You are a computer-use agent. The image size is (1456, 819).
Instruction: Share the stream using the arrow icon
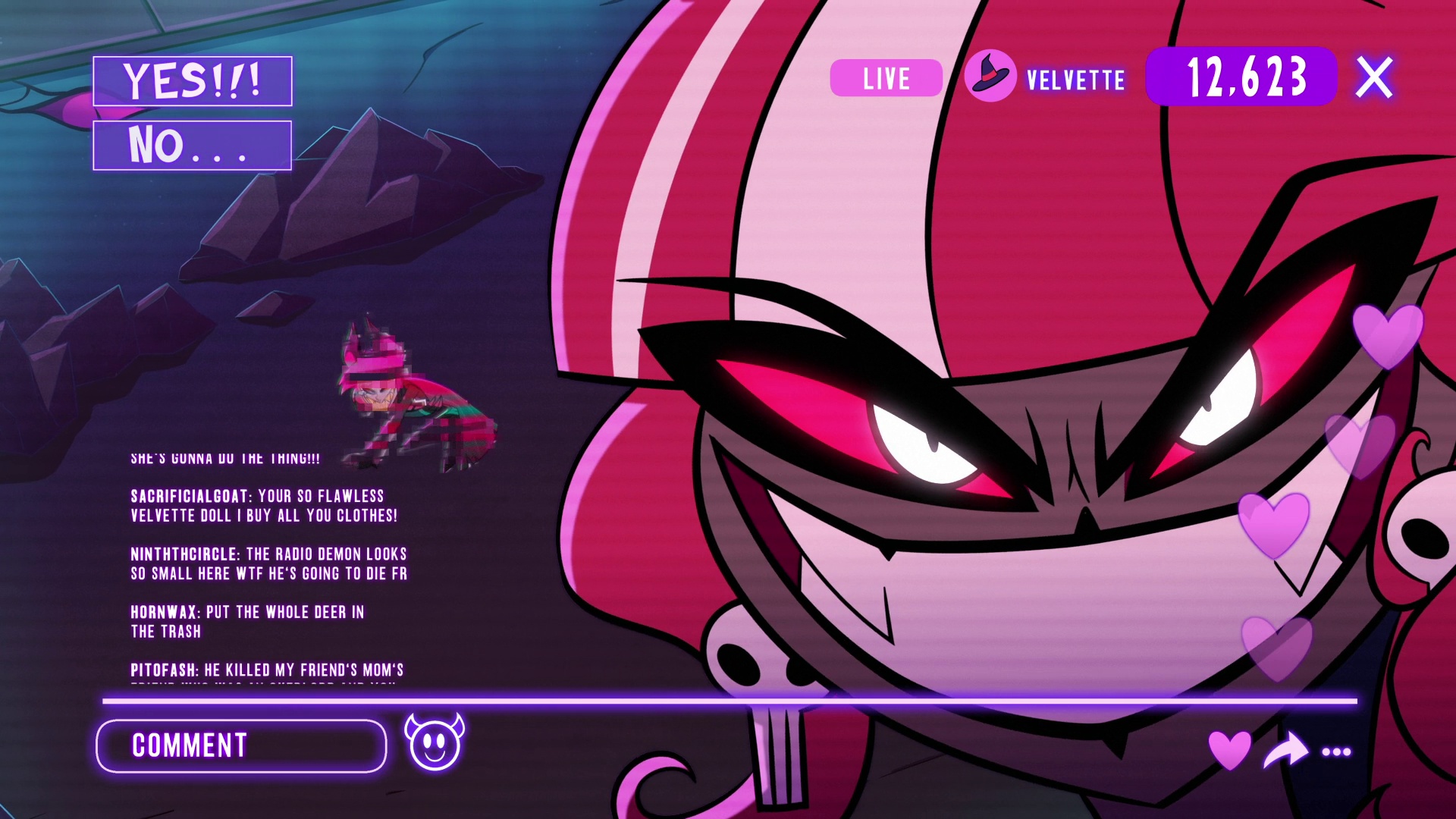[x=1285, y=750]
